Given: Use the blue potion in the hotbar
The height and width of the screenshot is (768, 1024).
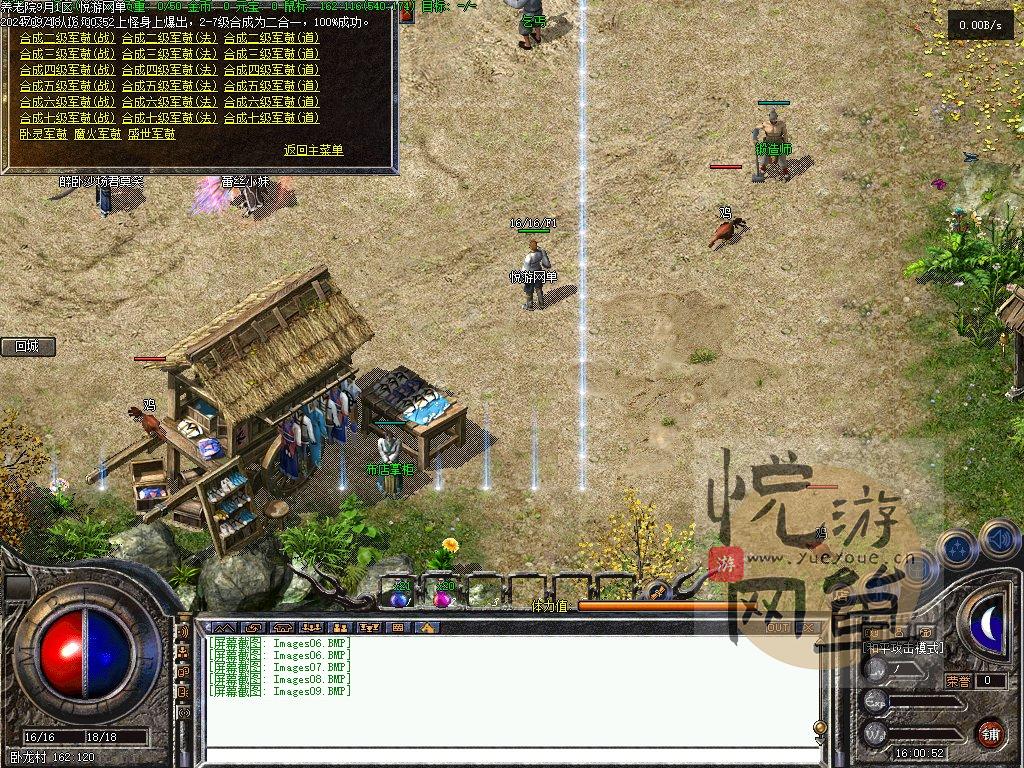Looking at the screenshot, I should [x=399, y=597].
